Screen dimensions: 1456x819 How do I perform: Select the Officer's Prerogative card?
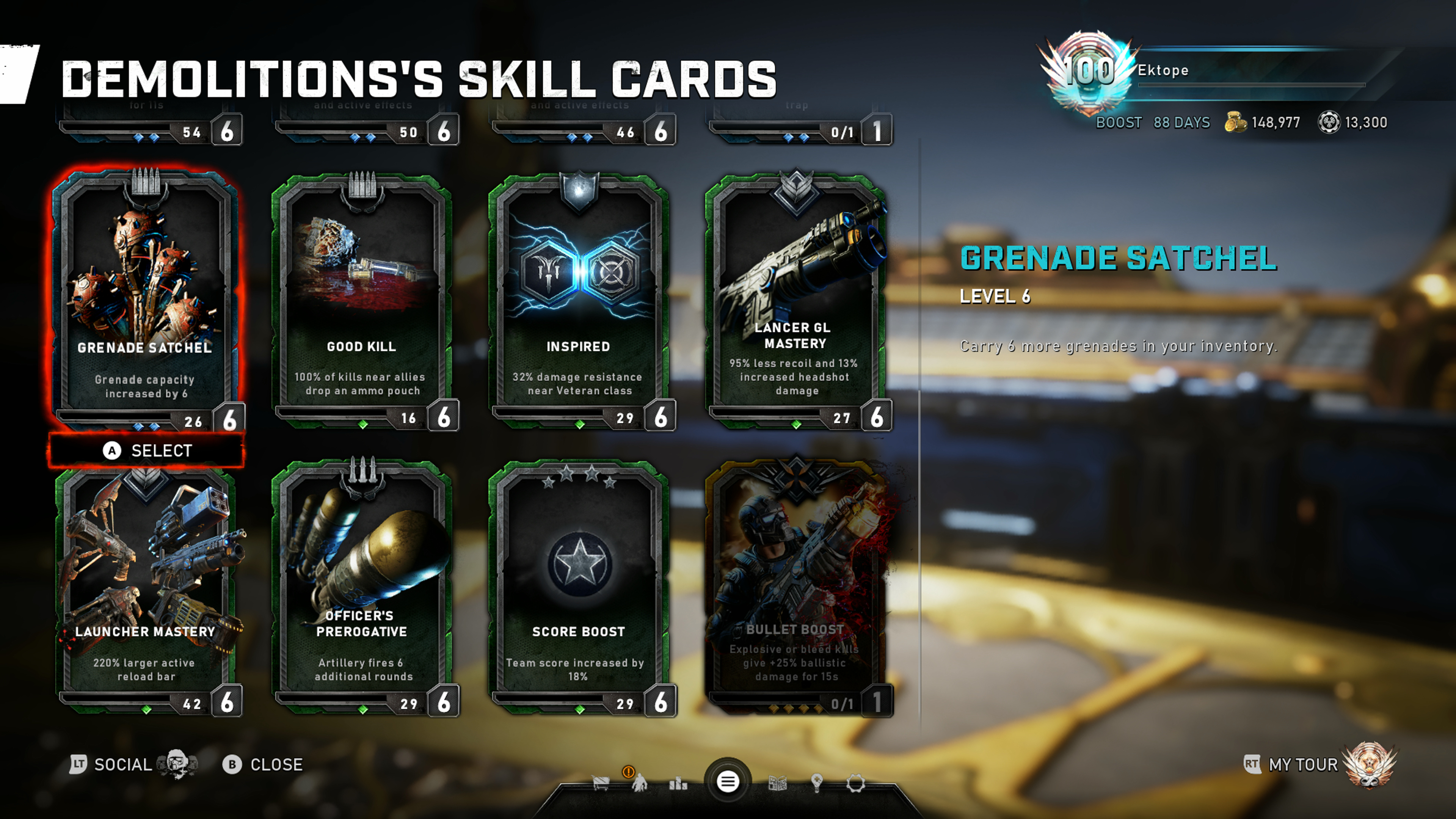[x=362, y=588]
